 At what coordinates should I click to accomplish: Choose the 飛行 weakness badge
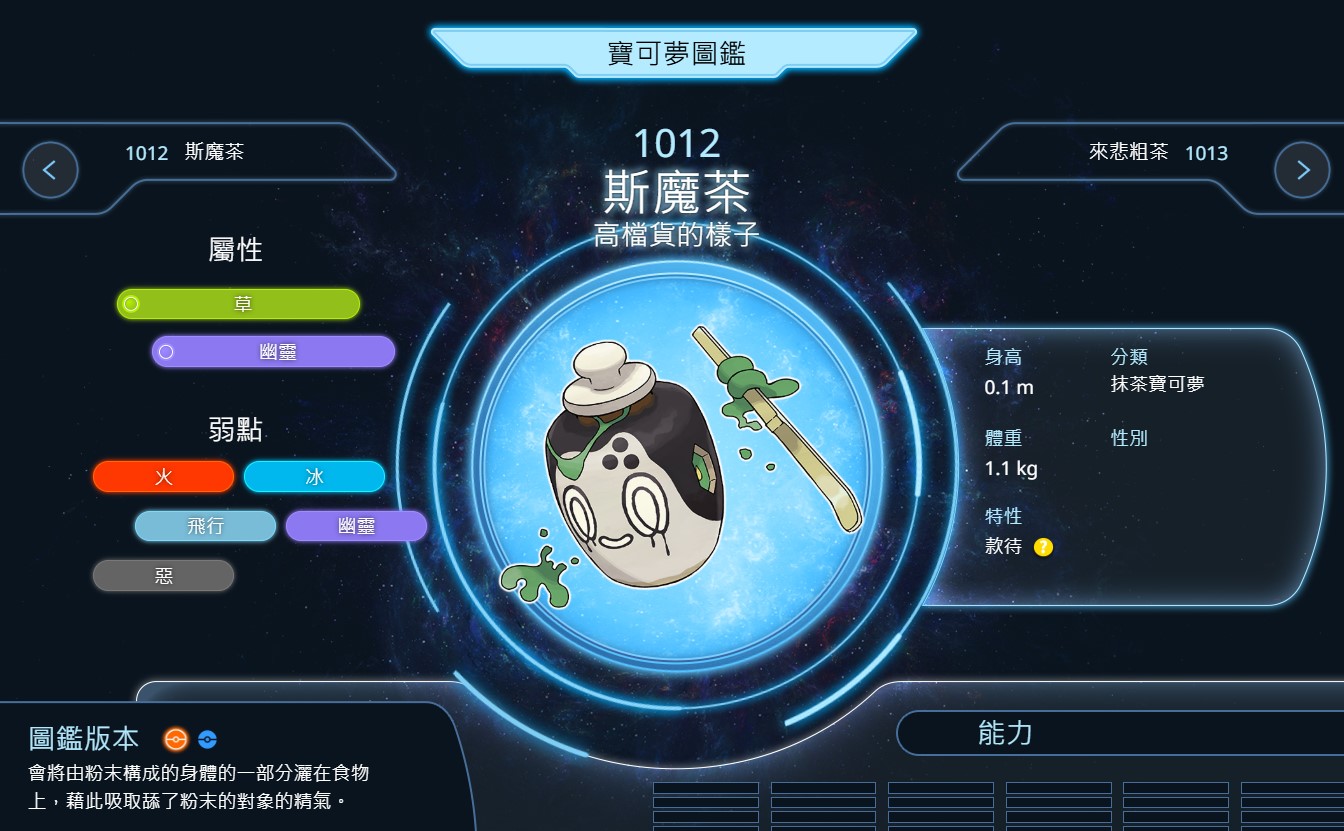(x=205, y=526)
